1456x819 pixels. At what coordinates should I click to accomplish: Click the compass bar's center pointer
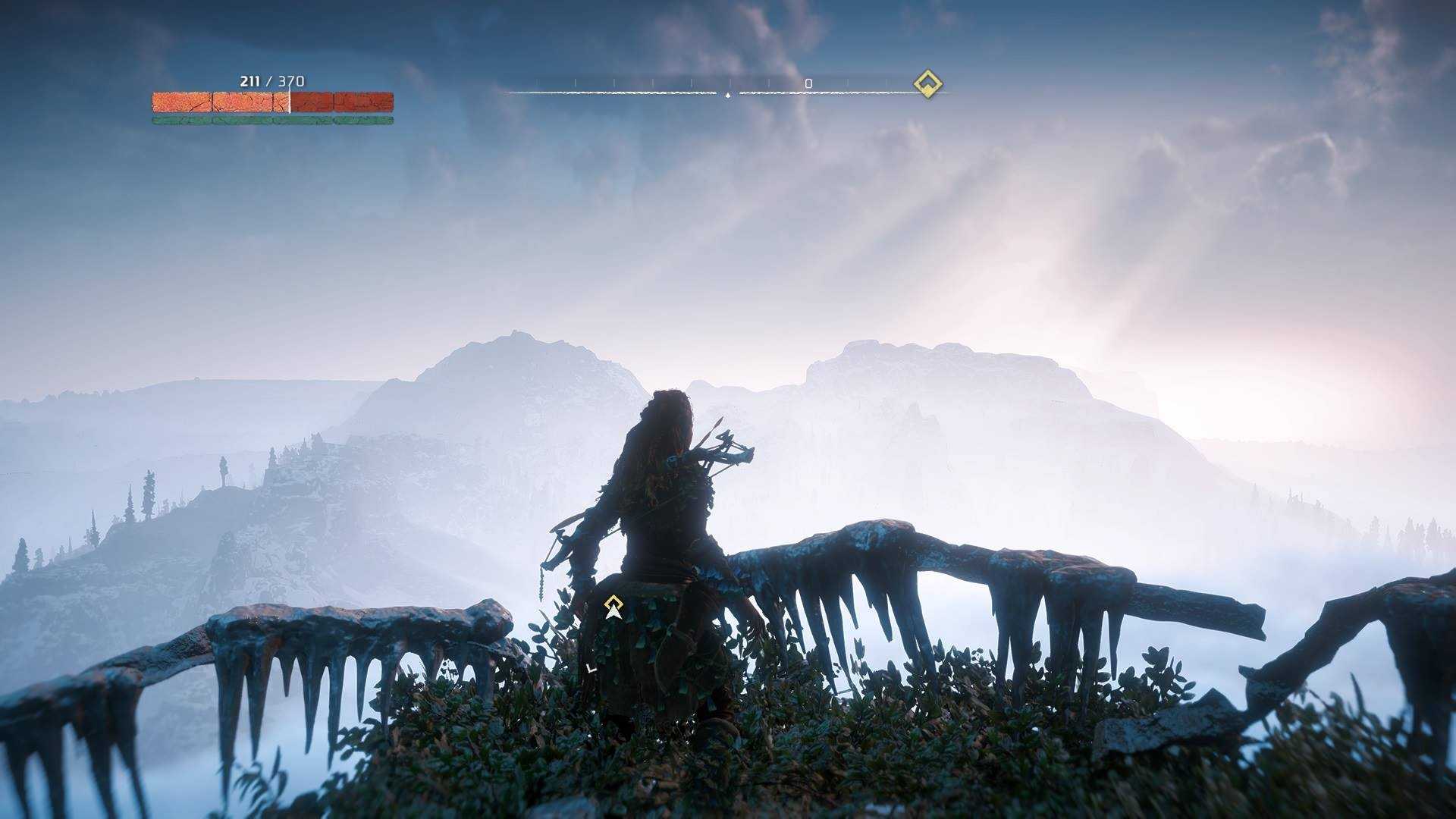click(x=728, y=95)
